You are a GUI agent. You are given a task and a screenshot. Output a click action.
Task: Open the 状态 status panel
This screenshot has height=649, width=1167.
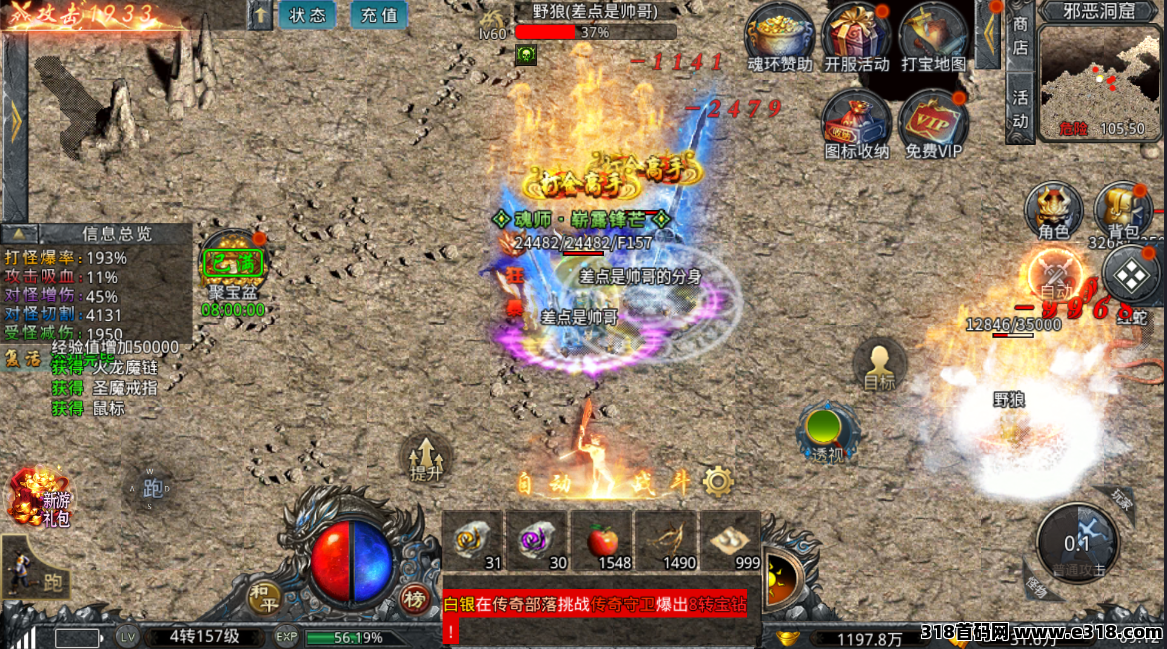(307, 15)
